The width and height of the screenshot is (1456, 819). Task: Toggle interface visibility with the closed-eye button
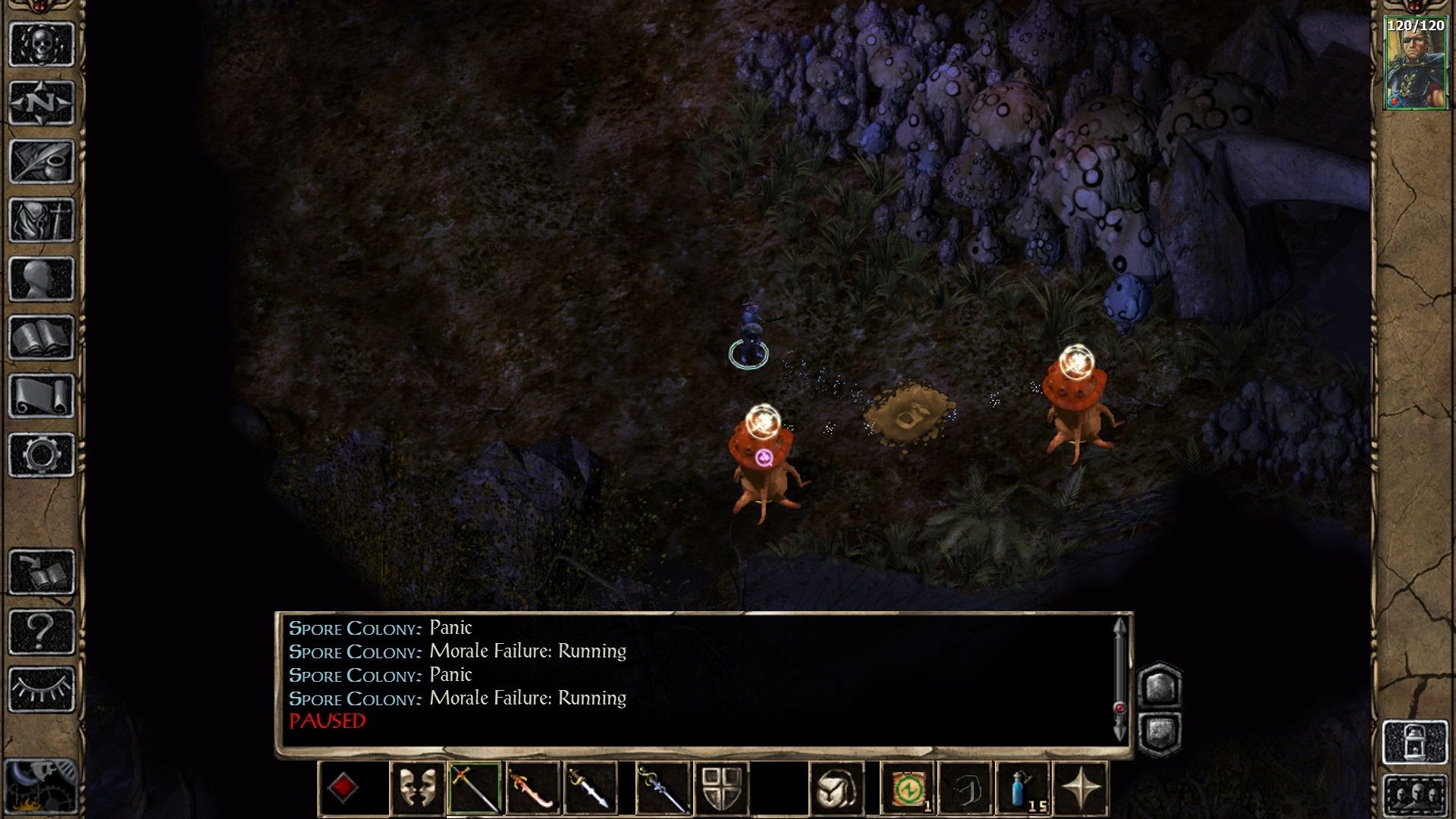(x=42, y=689)
